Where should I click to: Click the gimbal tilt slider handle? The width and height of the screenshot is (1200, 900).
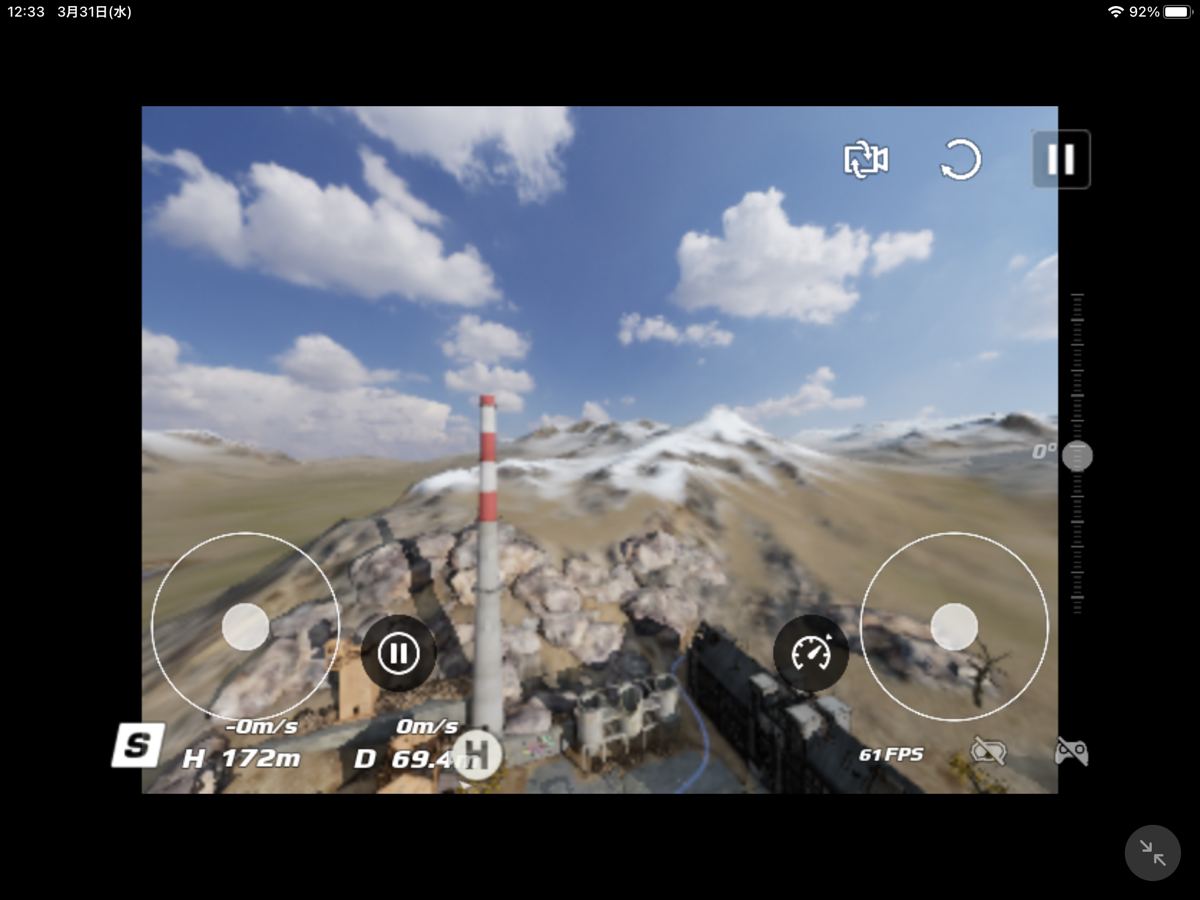(1077, 456)
